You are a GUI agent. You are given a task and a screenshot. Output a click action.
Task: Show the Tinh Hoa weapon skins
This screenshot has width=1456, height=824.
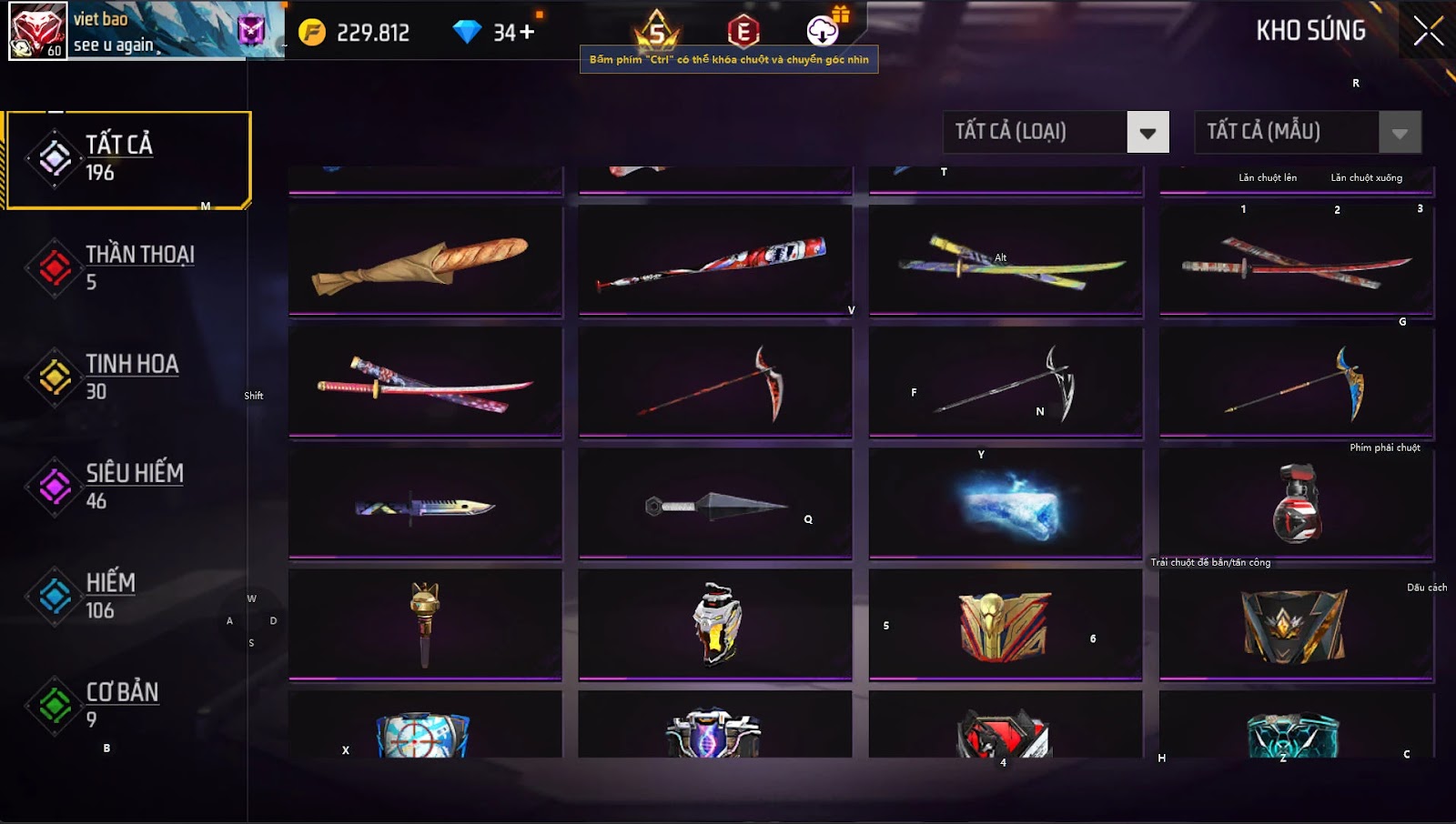coord(127,377)
